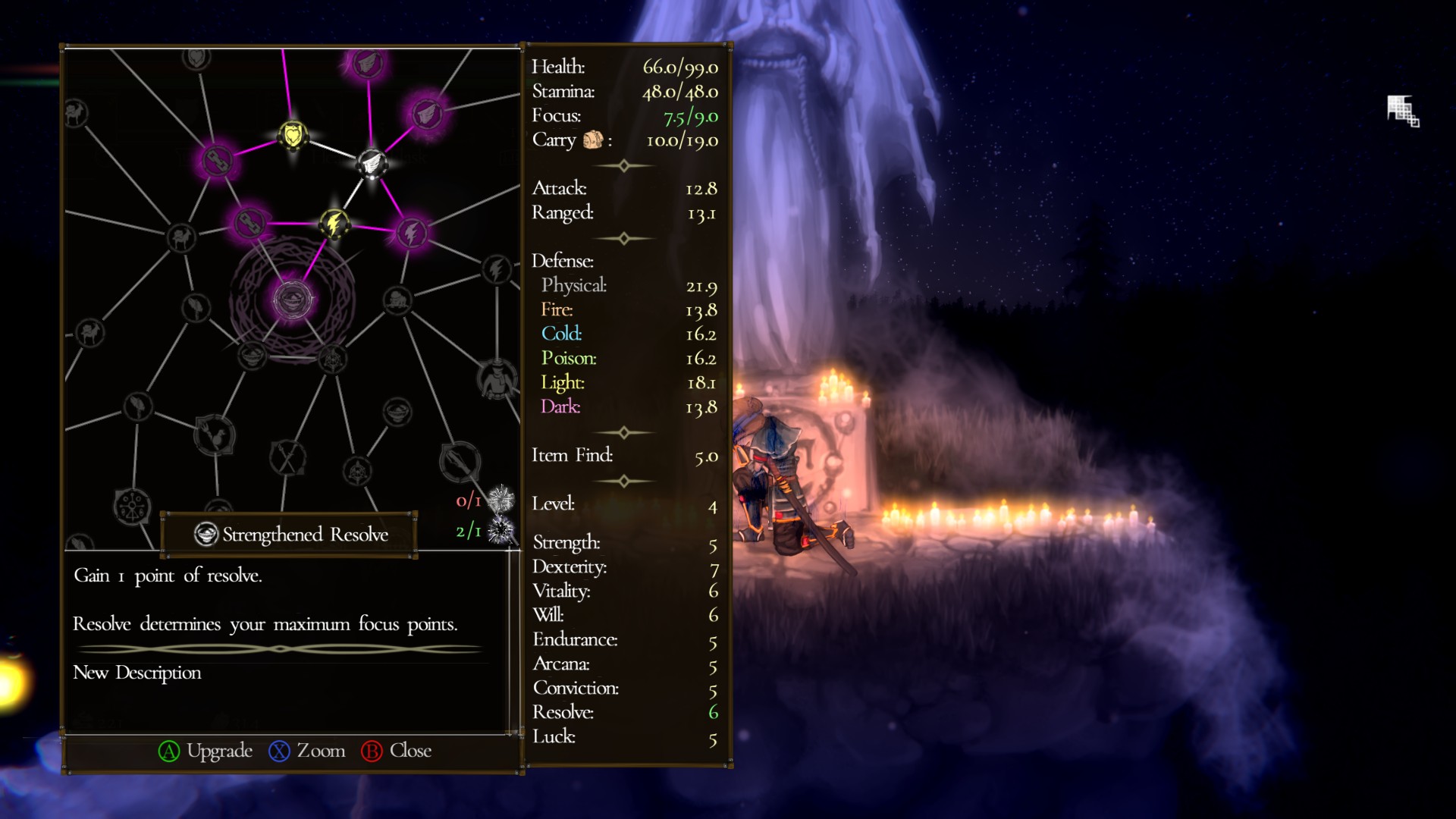Choose the crossed swords skill node
Screen dimensions: 1456x819
pos(287,457)
